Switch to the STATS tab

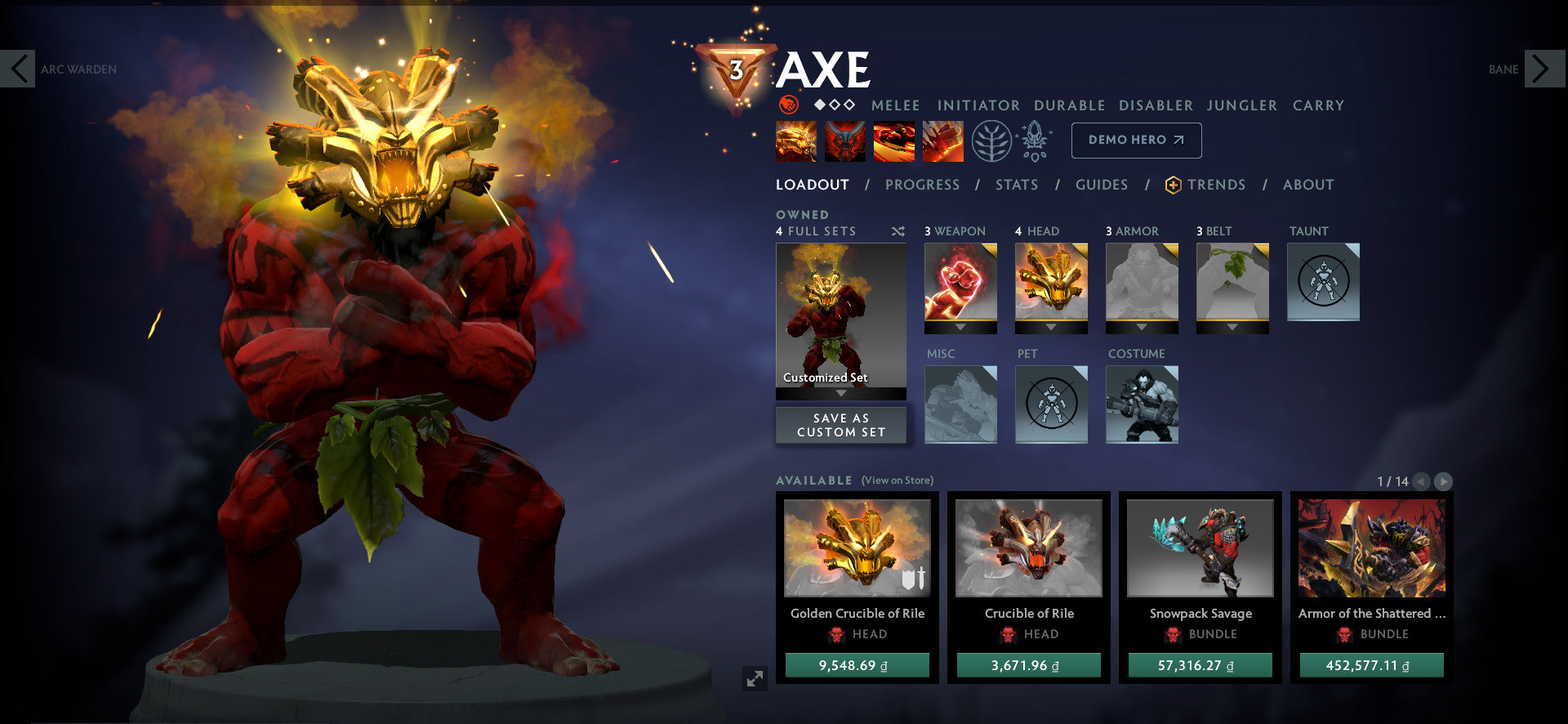pyautogui.click(x=1016, y=185)
